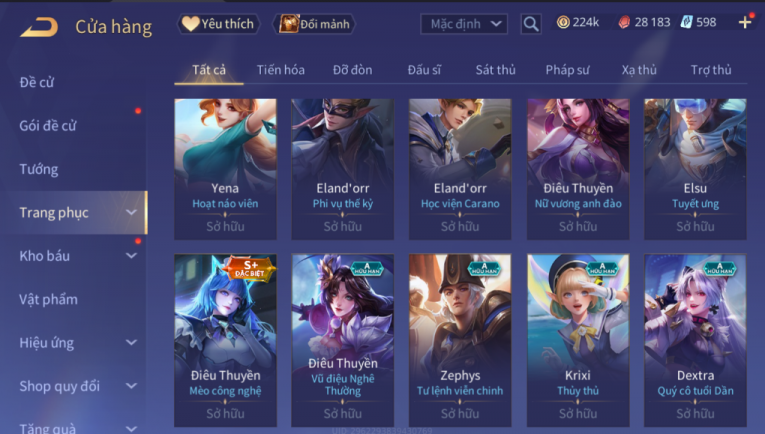Click the magnifying glass search button
Viewport: 765px width, 434px height.
[531, 23]
